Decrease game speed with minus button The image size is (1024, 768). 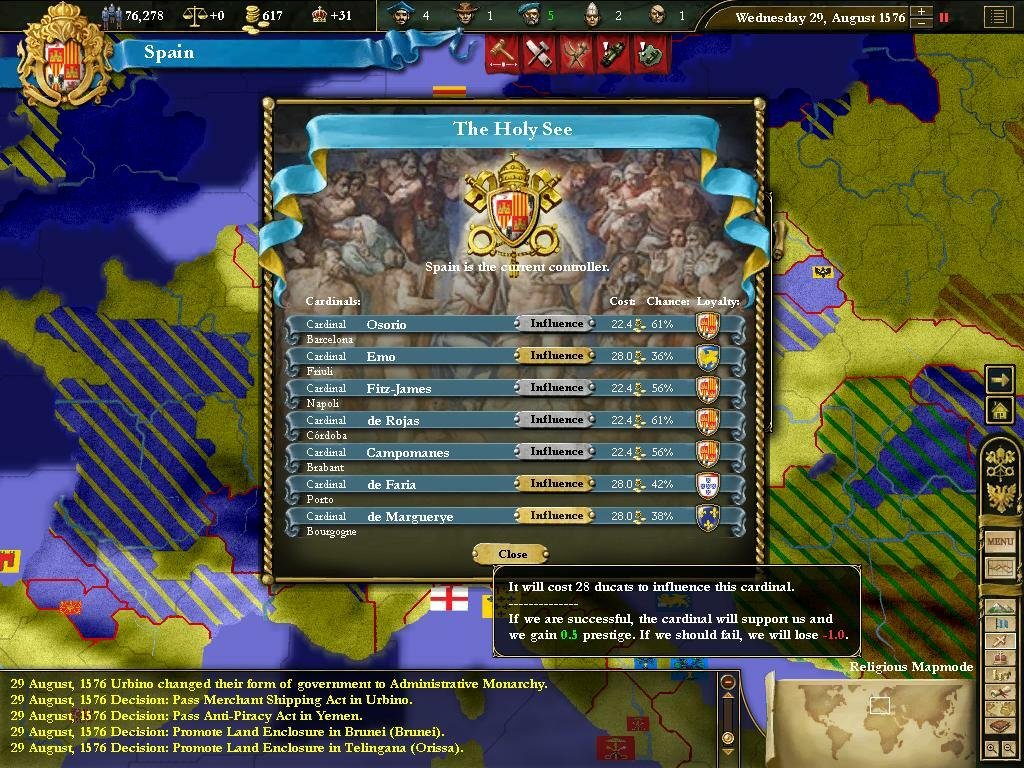920,22
